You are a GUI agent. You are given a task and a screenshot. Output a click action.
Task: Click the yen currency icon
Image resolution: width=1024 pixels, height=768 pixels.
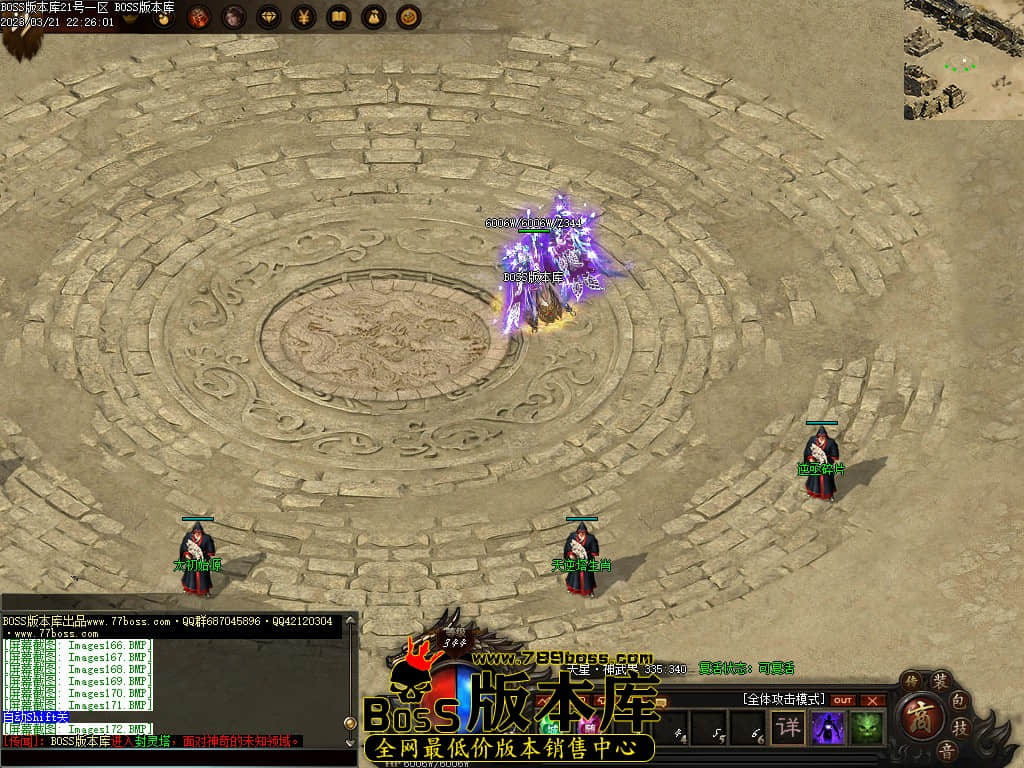pyautogui.click(x=304, y=17)
